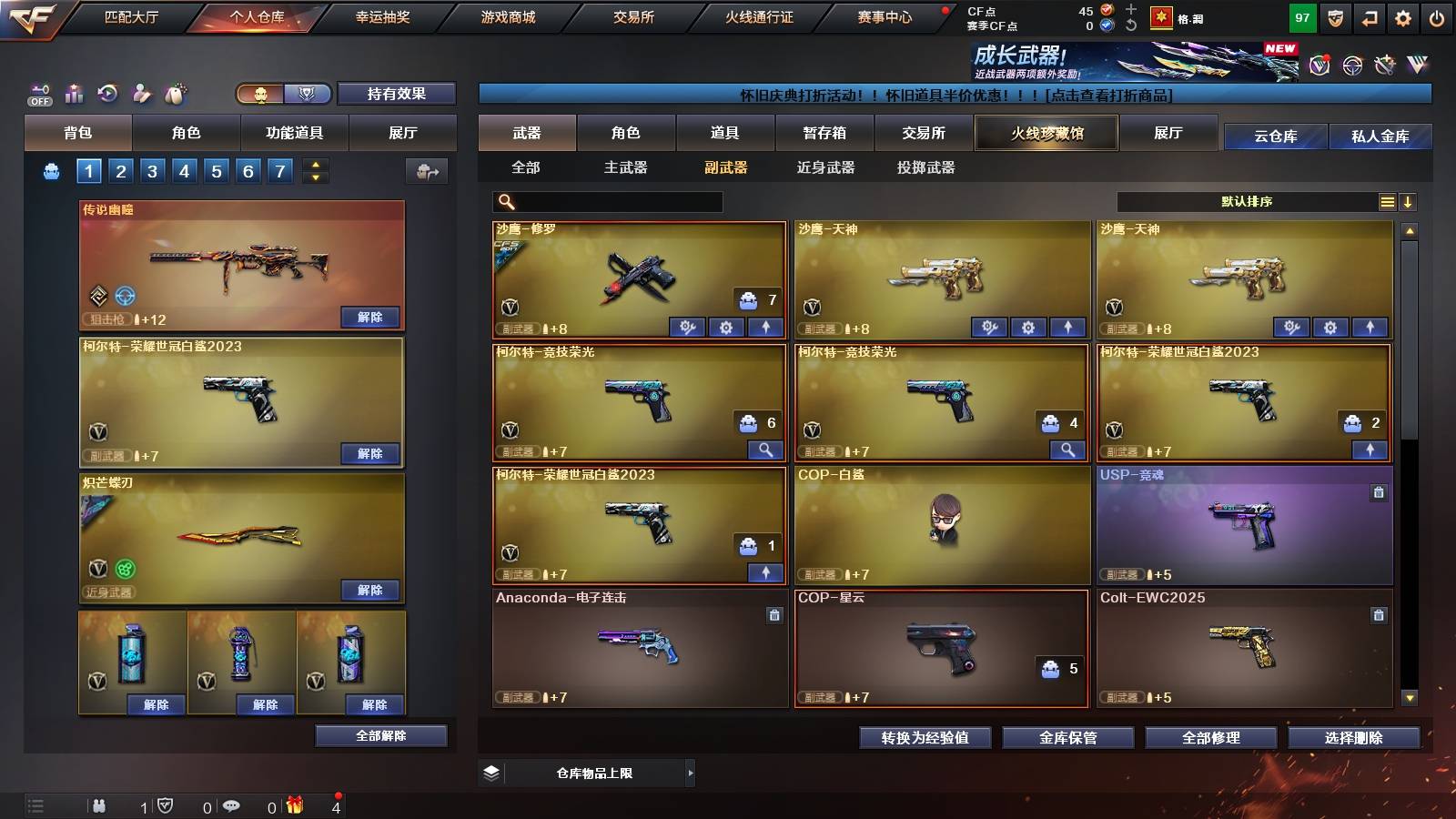Image resolution: width=1456 pixels, height=819 pixels.
Task: Select the replay/history icon above the backpack panel
Action: pyautogui.click(x=108, y=94)
